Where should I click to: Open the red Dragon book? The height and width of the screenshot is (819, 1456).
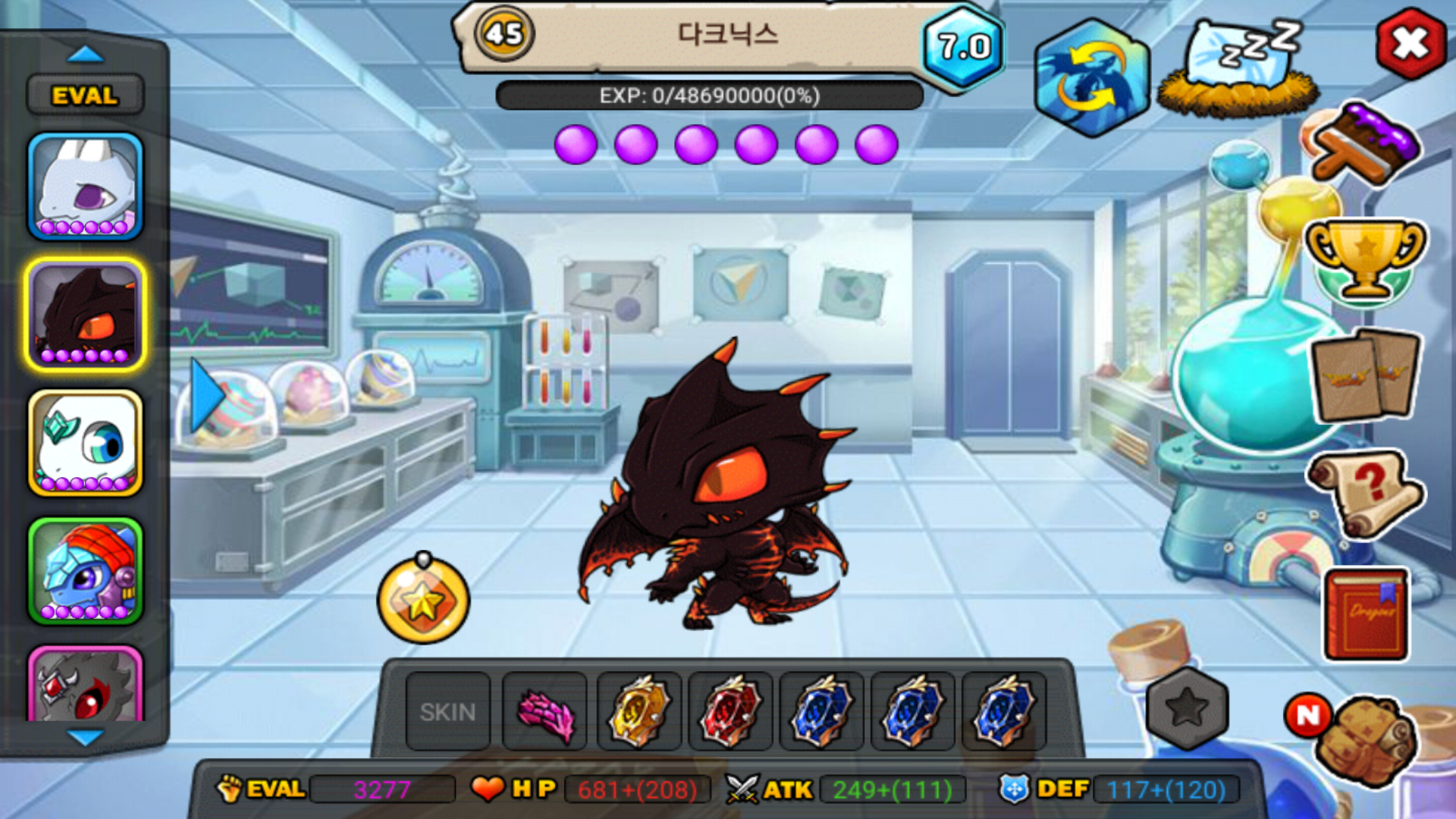coord(1367,614)
